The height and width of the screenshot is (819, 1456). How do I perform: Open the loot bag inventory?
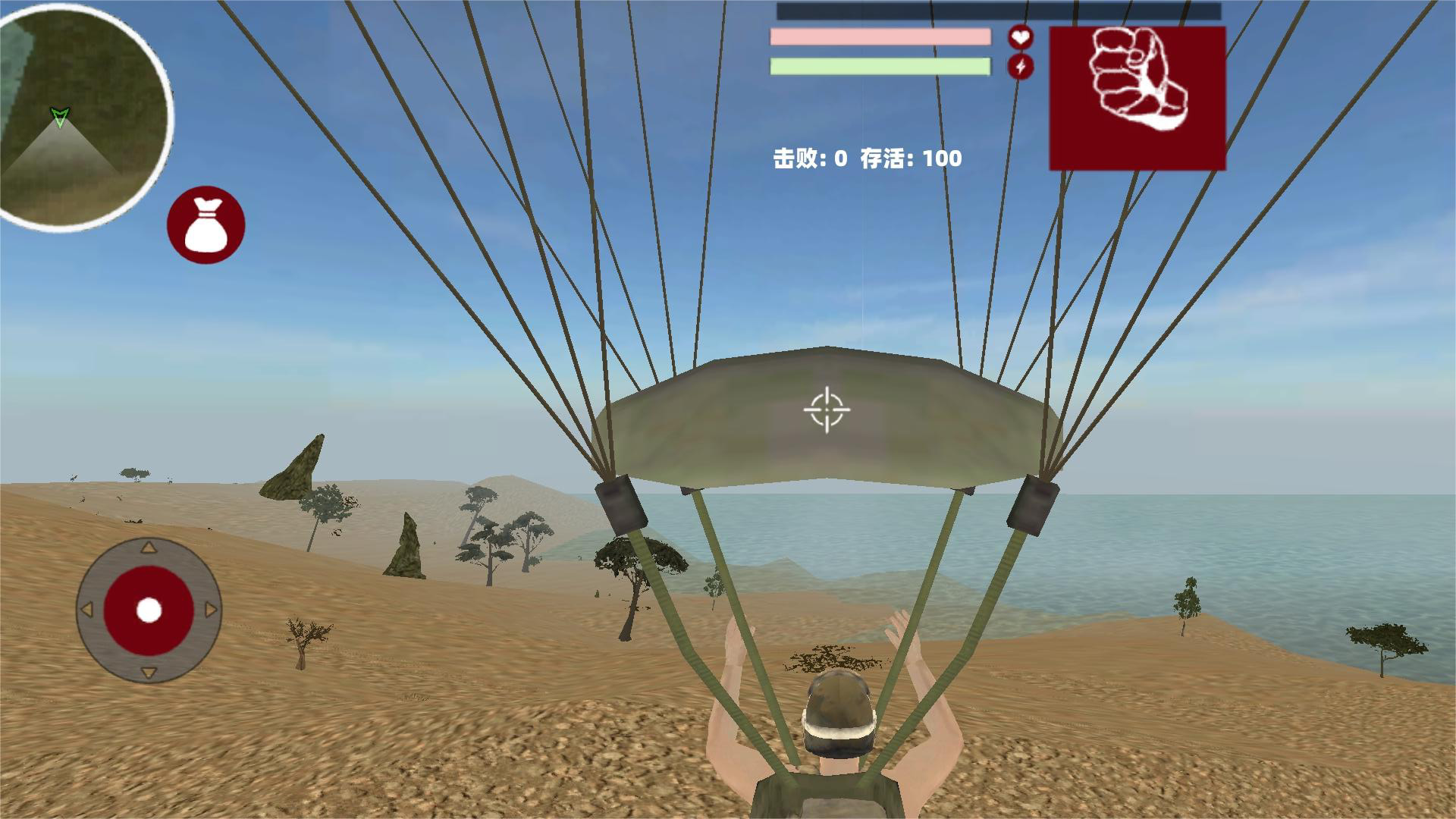point(206,225)
